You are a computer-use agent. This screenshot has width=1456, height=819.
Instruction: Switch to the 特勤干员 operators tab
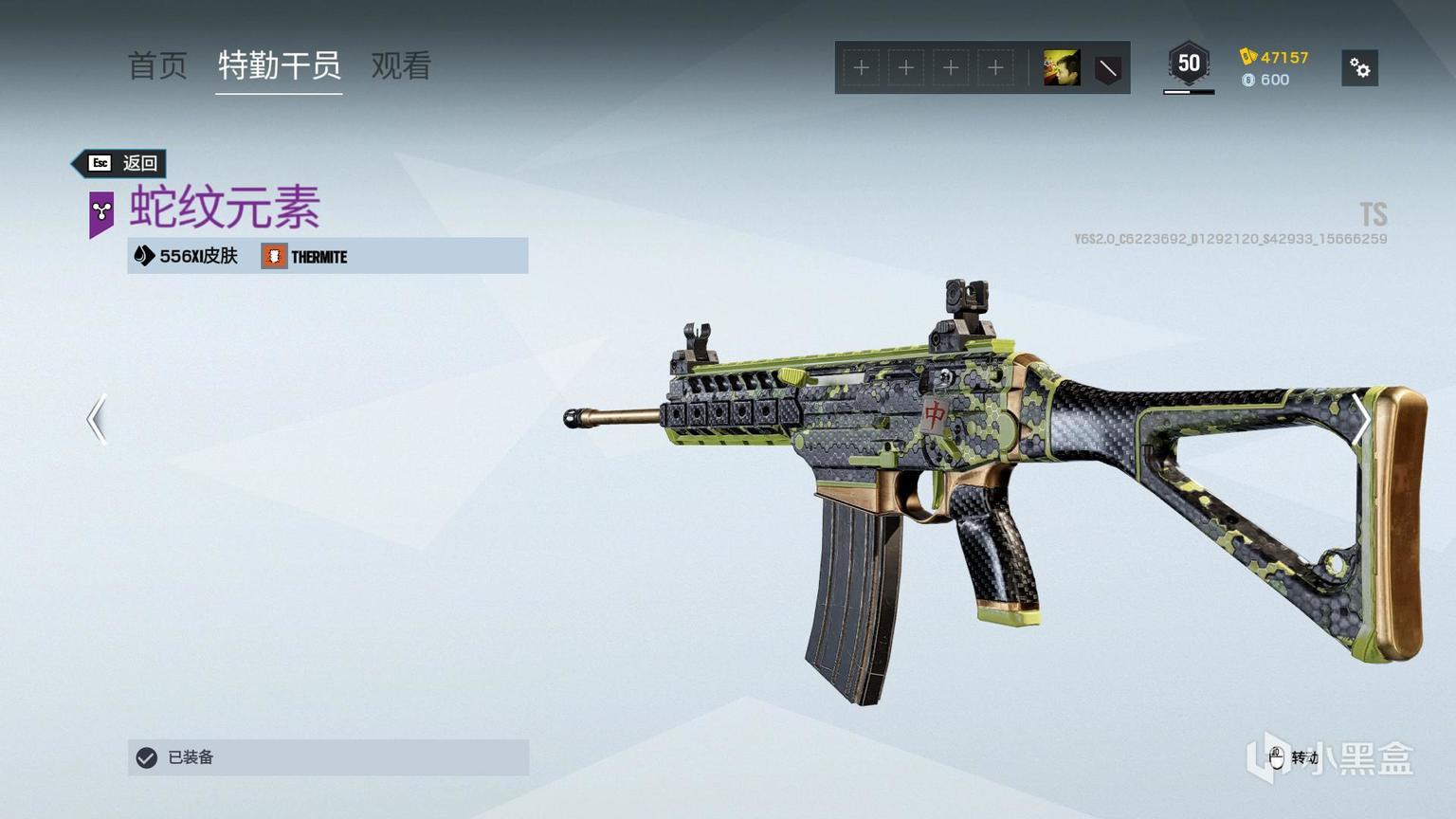coord(279,65)
